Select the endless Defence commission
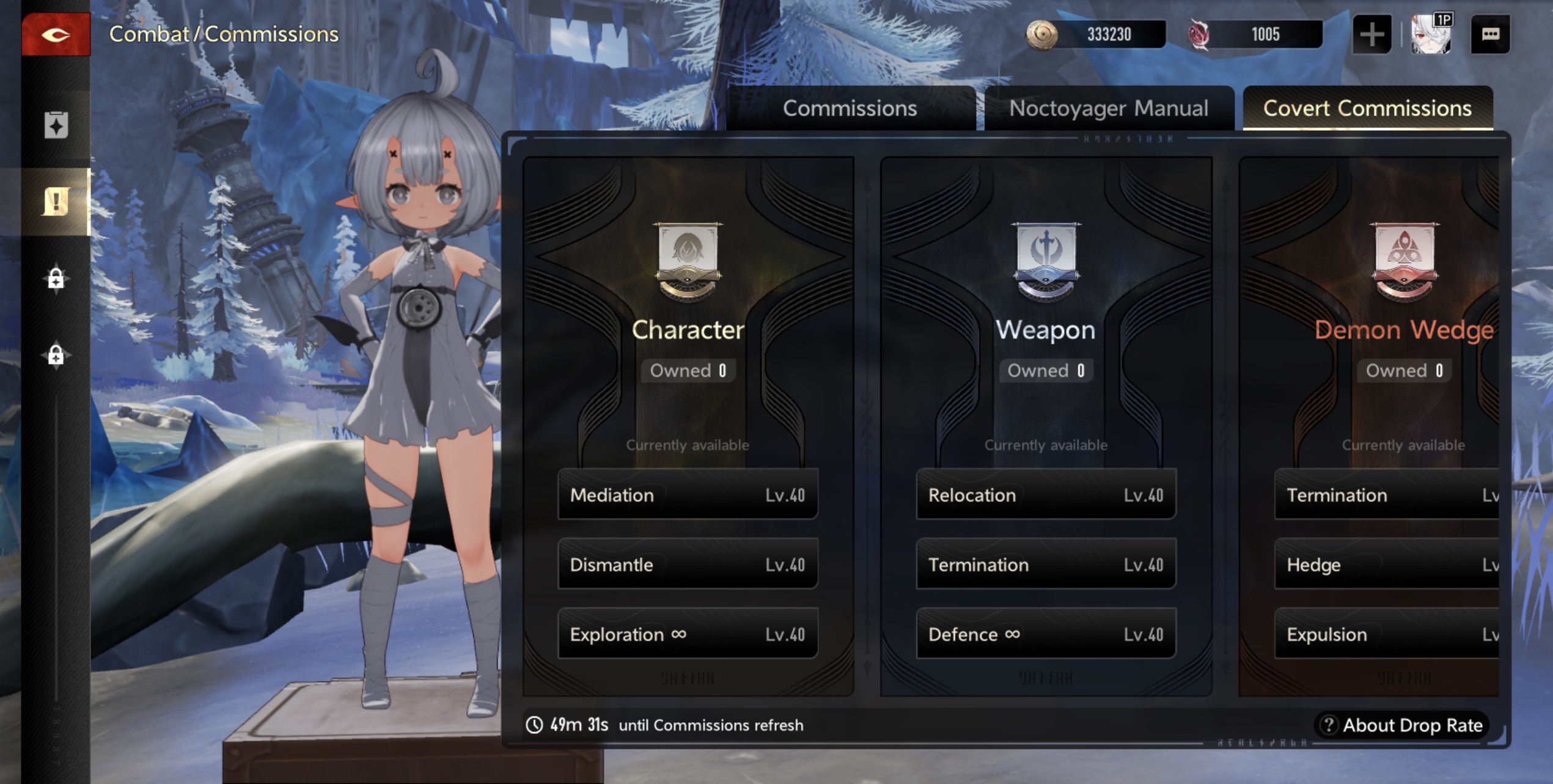 [x=1046, y=634]
